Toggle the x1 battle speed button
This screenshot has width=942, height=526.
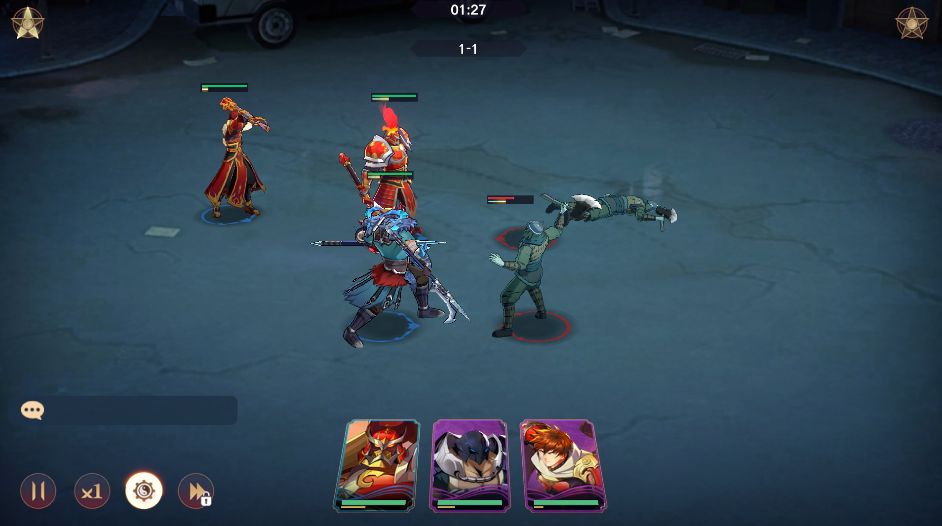[x=92, y=491]
